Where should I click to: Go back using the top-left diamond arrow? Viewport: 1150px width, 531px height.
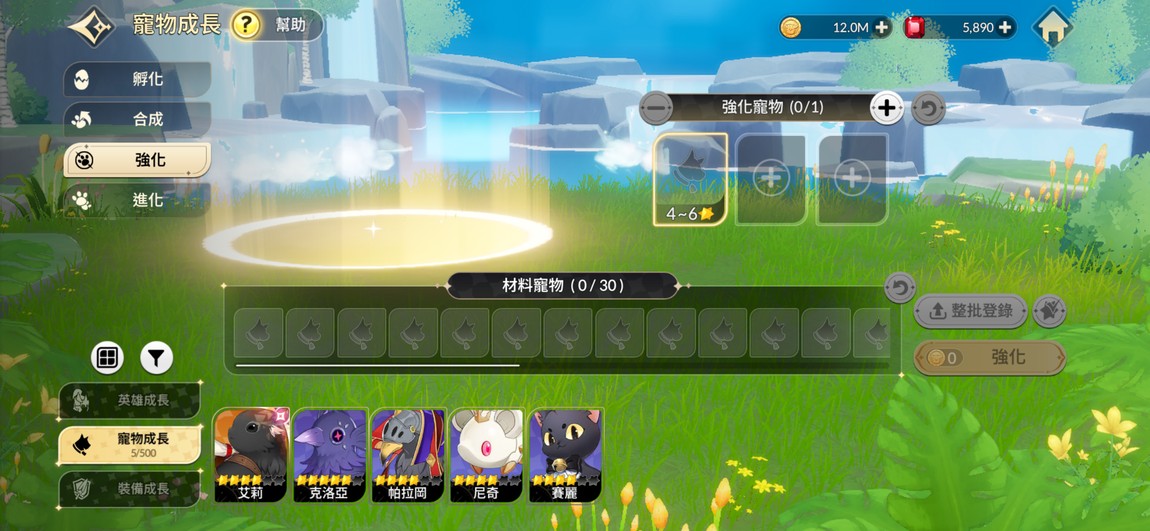click(89, 26)
